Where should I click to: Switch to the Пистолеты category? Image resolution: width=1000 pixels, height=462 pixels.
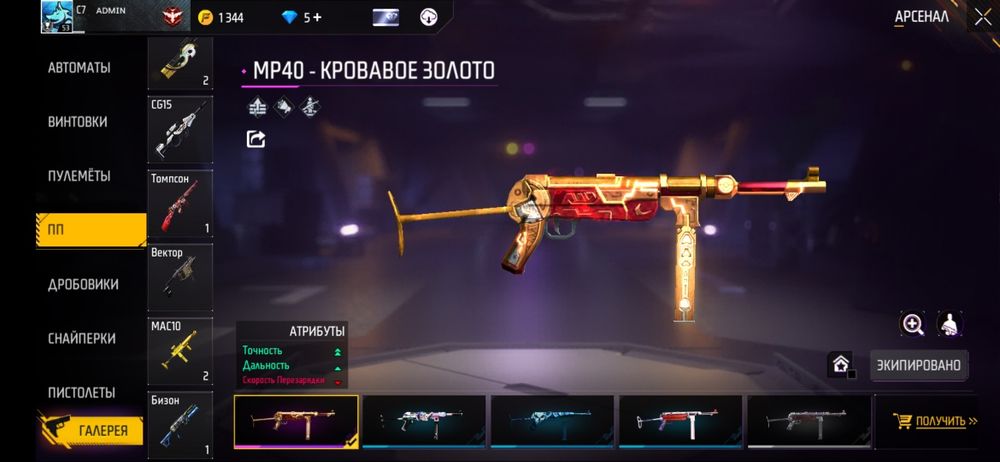pyautogui.click(x=81, y=393)
